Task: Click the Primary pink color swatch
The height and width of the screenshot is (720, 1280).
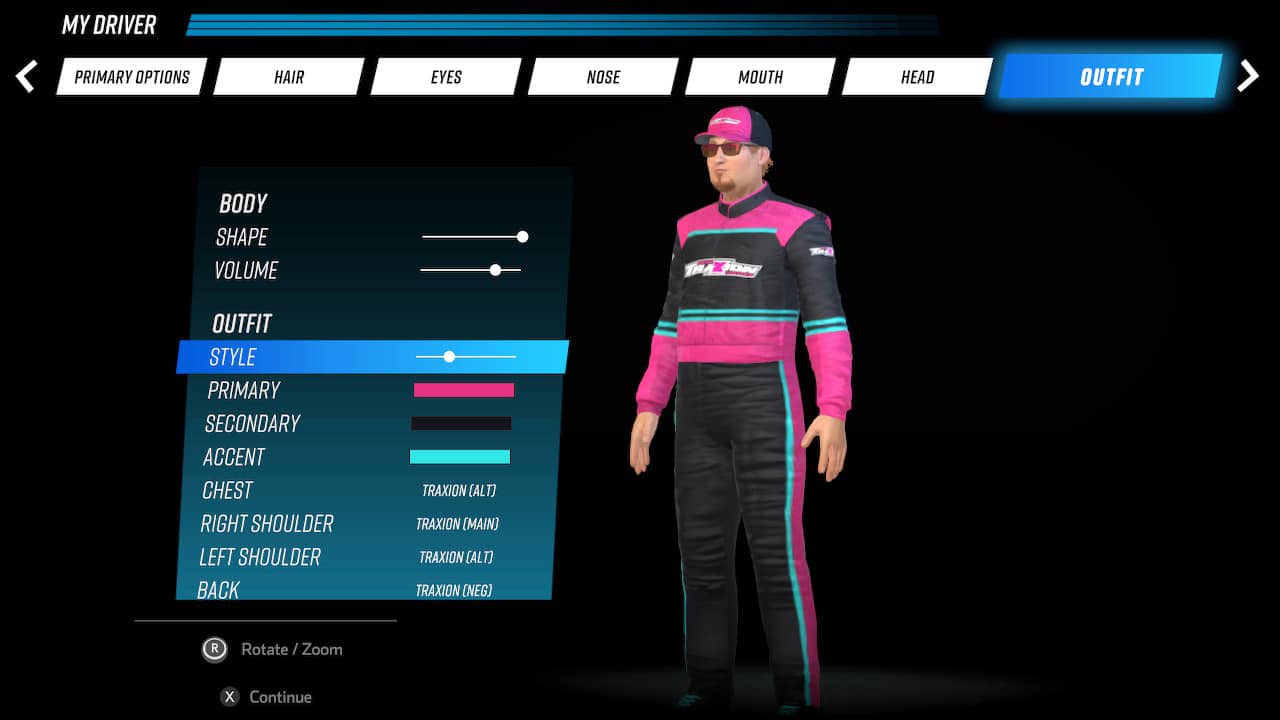Action: tap(463, 390)
